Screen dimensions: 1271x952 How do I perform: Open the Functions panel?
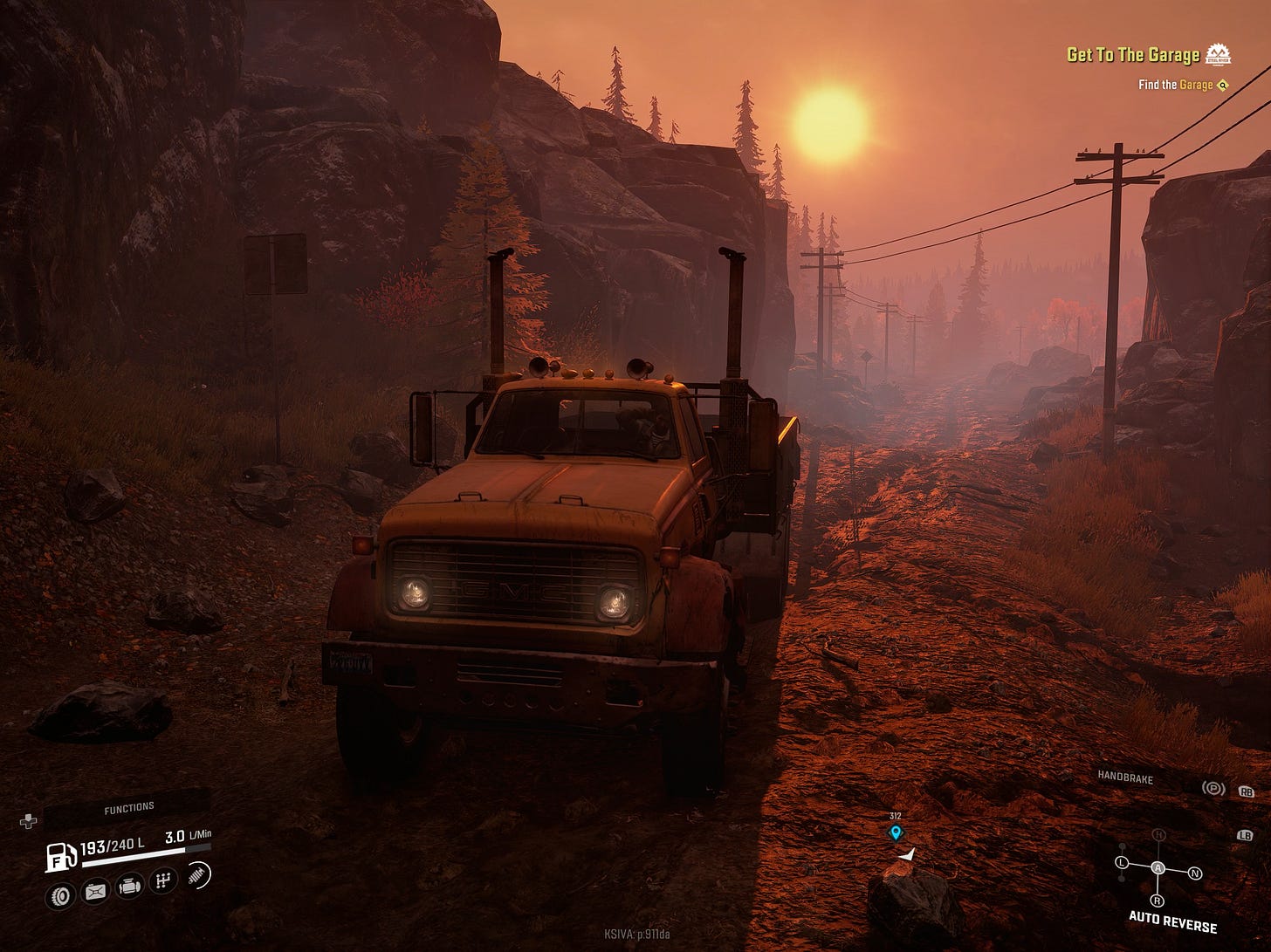(128, 809)
